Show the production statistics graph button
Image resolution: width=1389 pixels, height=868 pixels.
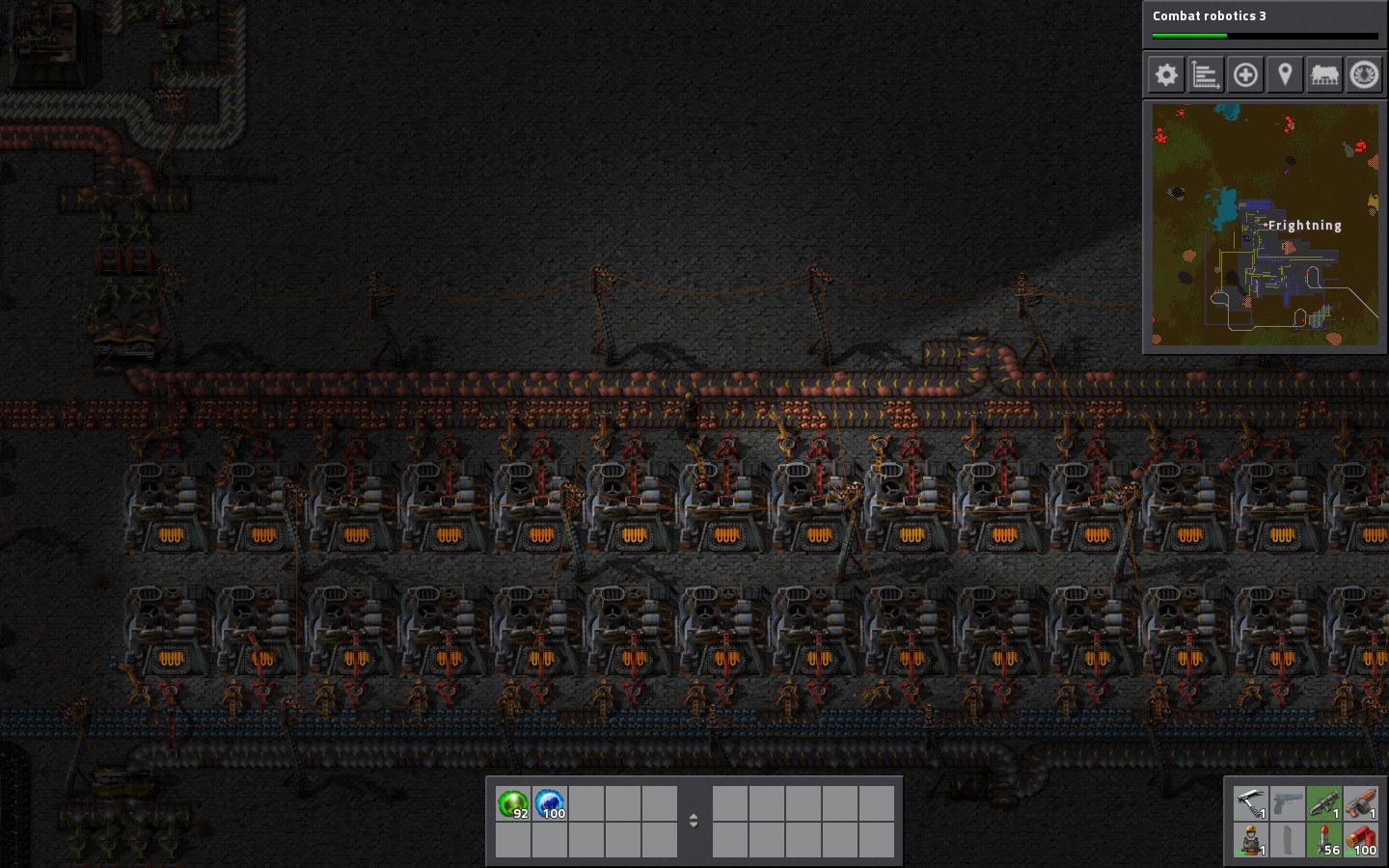(x=1206, y=75)
